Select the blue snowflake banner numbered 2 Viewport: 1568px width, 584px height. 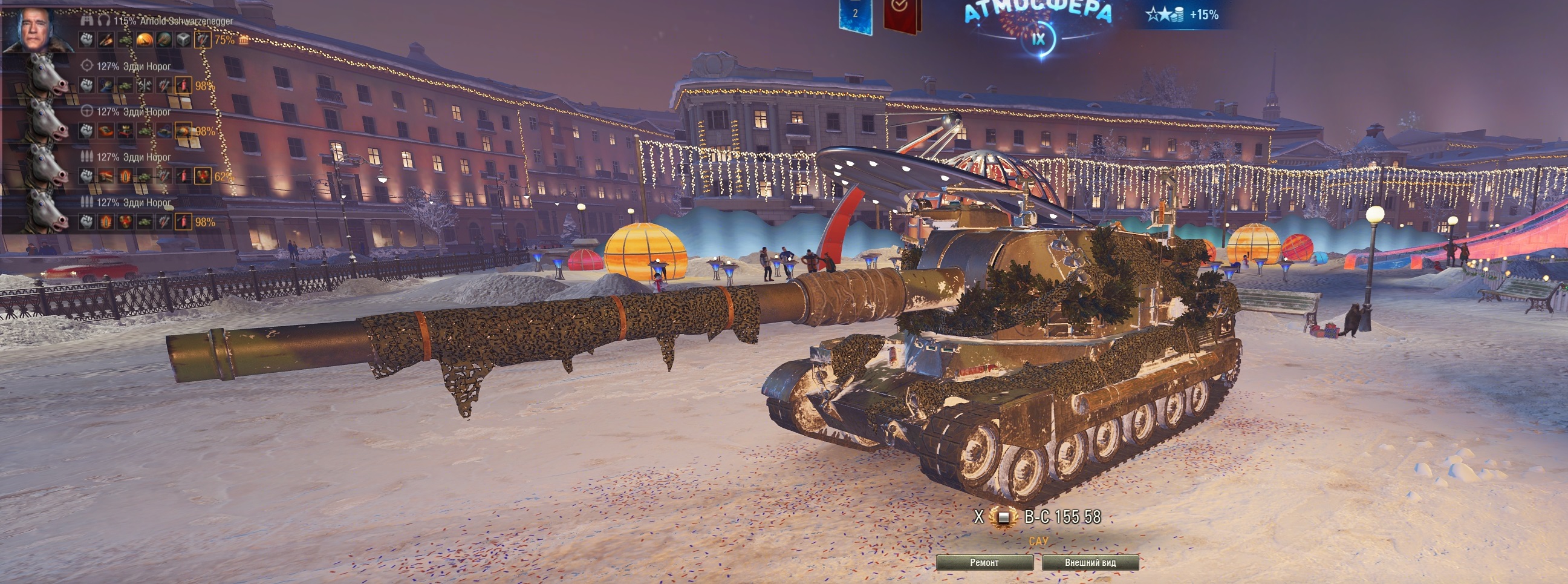point(854,15)
